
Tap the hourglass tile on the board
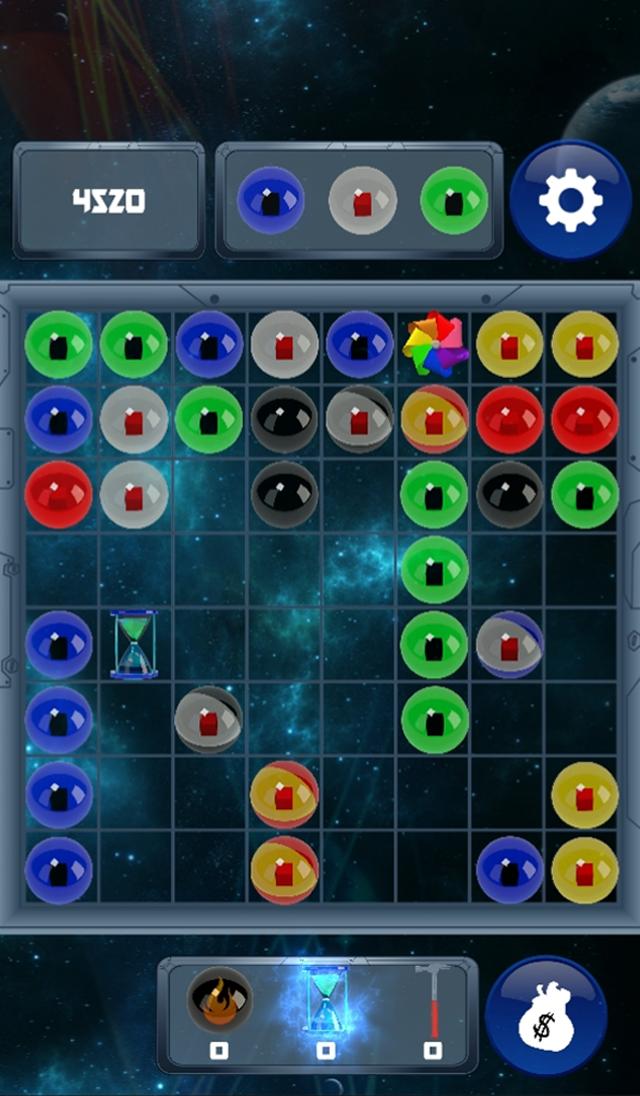pyautogui.click(x=134, y=645)
